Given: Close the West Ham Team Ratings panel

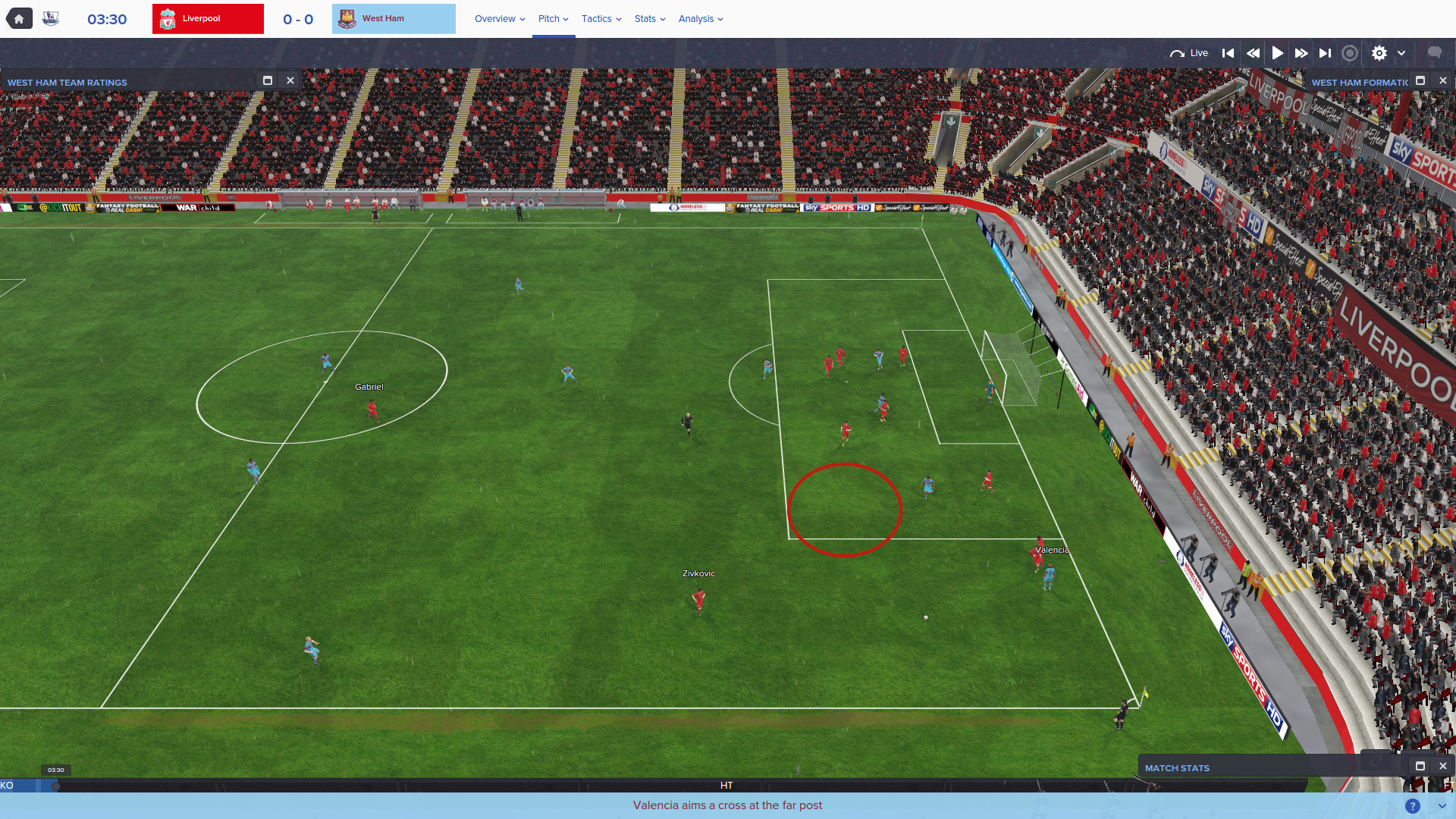Looking at the screenshot, I should 290,80.
